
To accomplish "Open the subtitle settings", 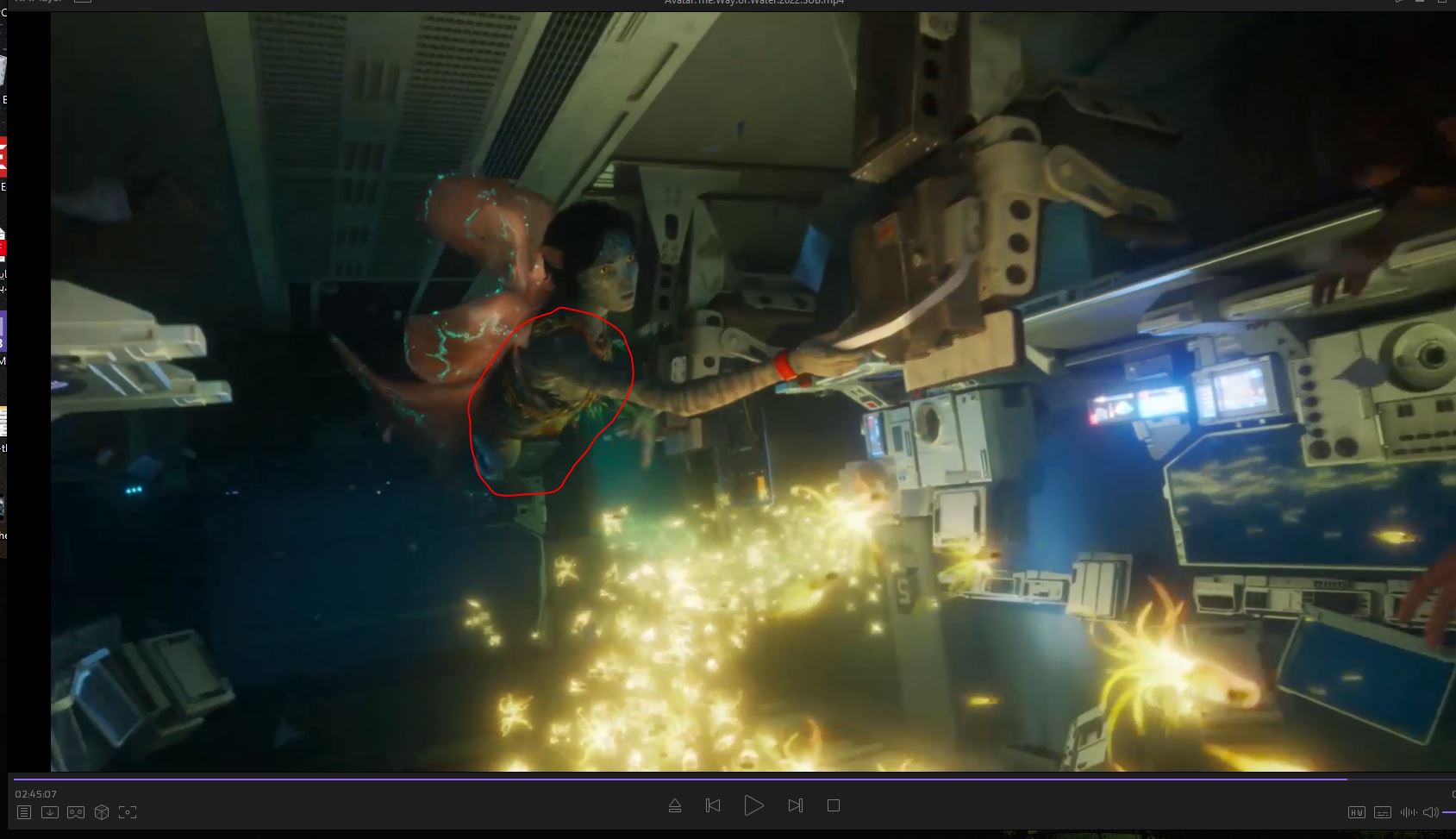I will click(1383, 812).
